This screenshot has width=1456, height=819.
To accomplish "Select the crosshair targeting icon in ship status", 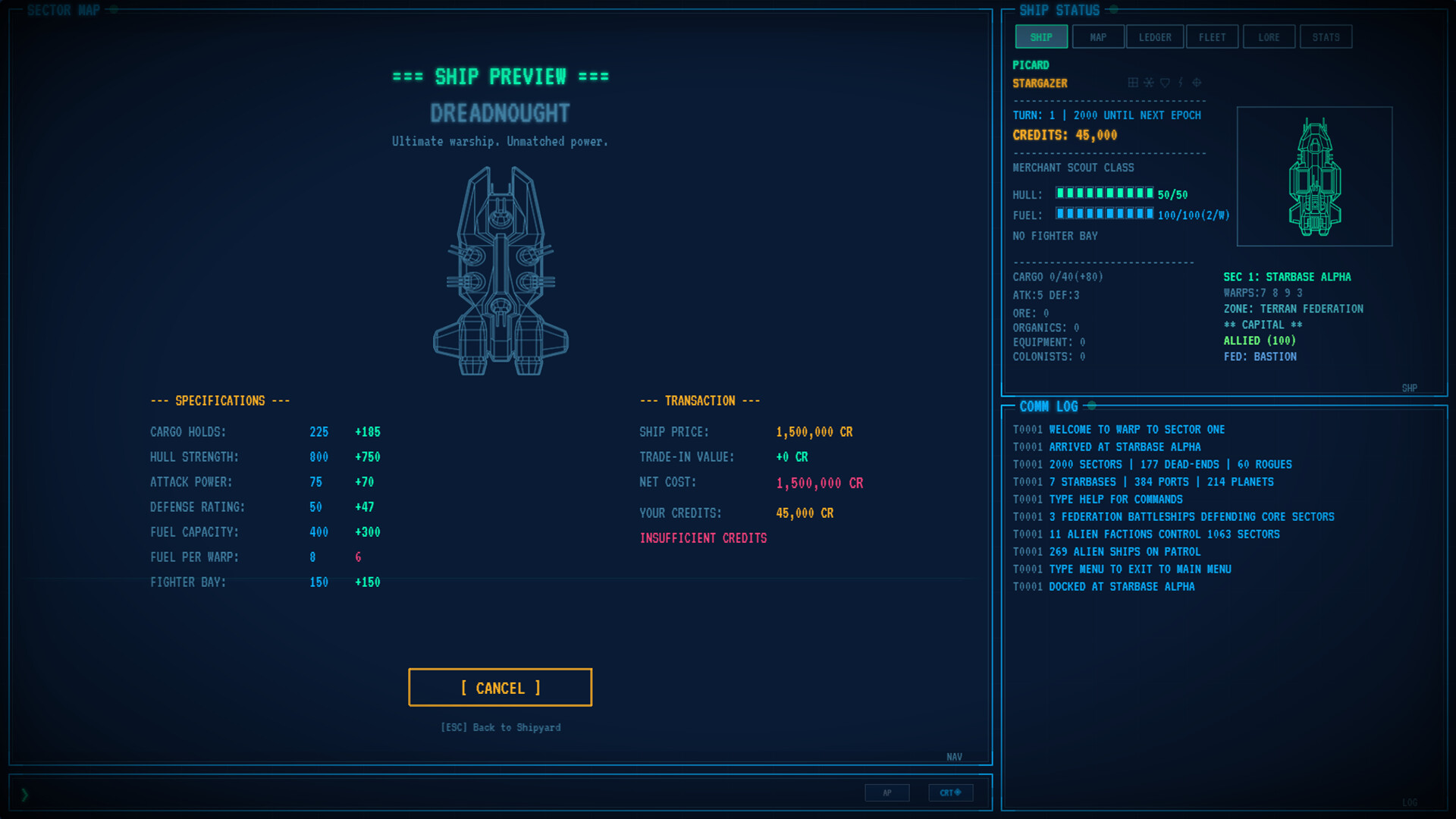I will pyautogui.click(x=1197, y=82).
